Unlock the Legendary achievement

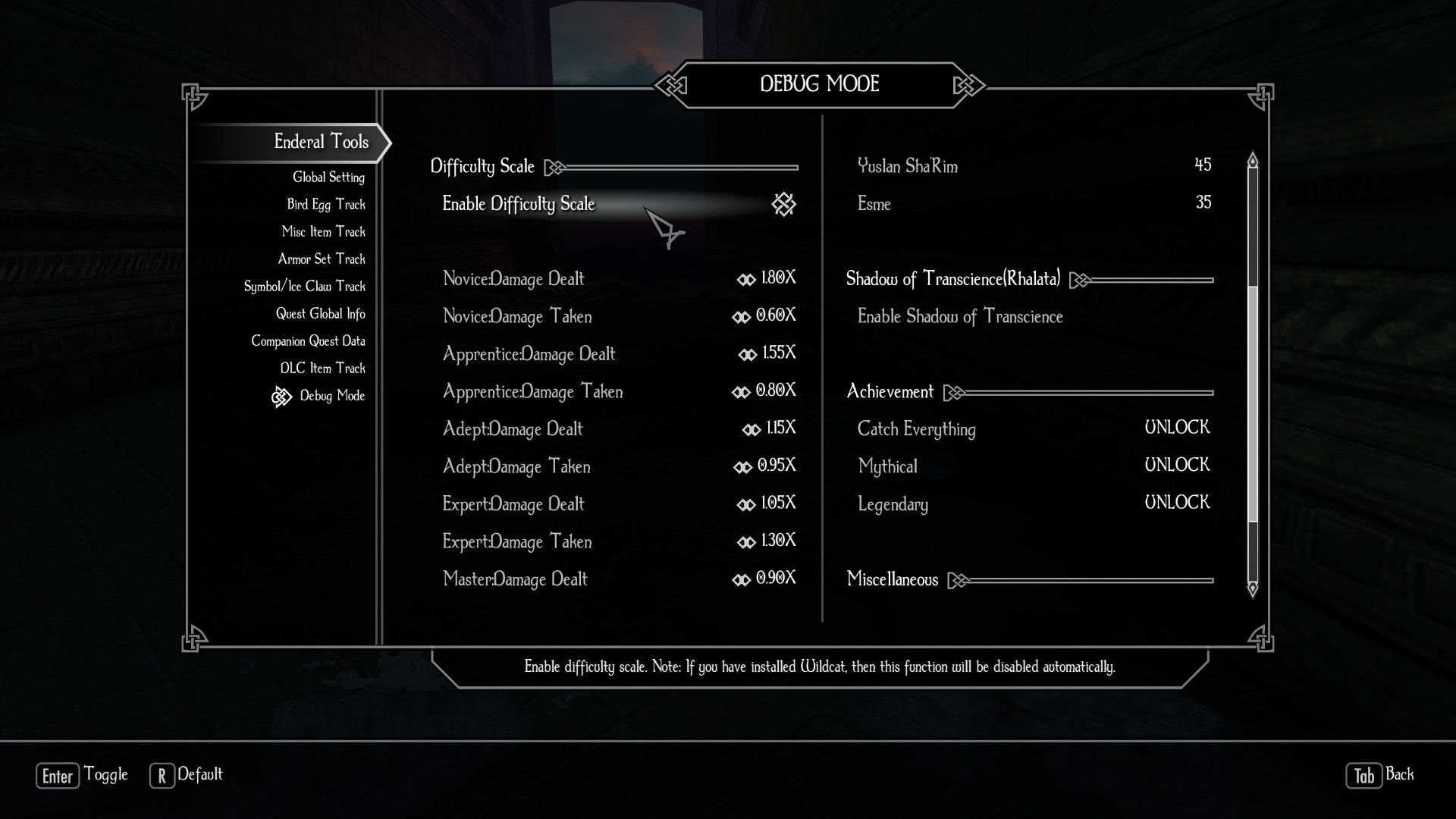(1176, 504)
